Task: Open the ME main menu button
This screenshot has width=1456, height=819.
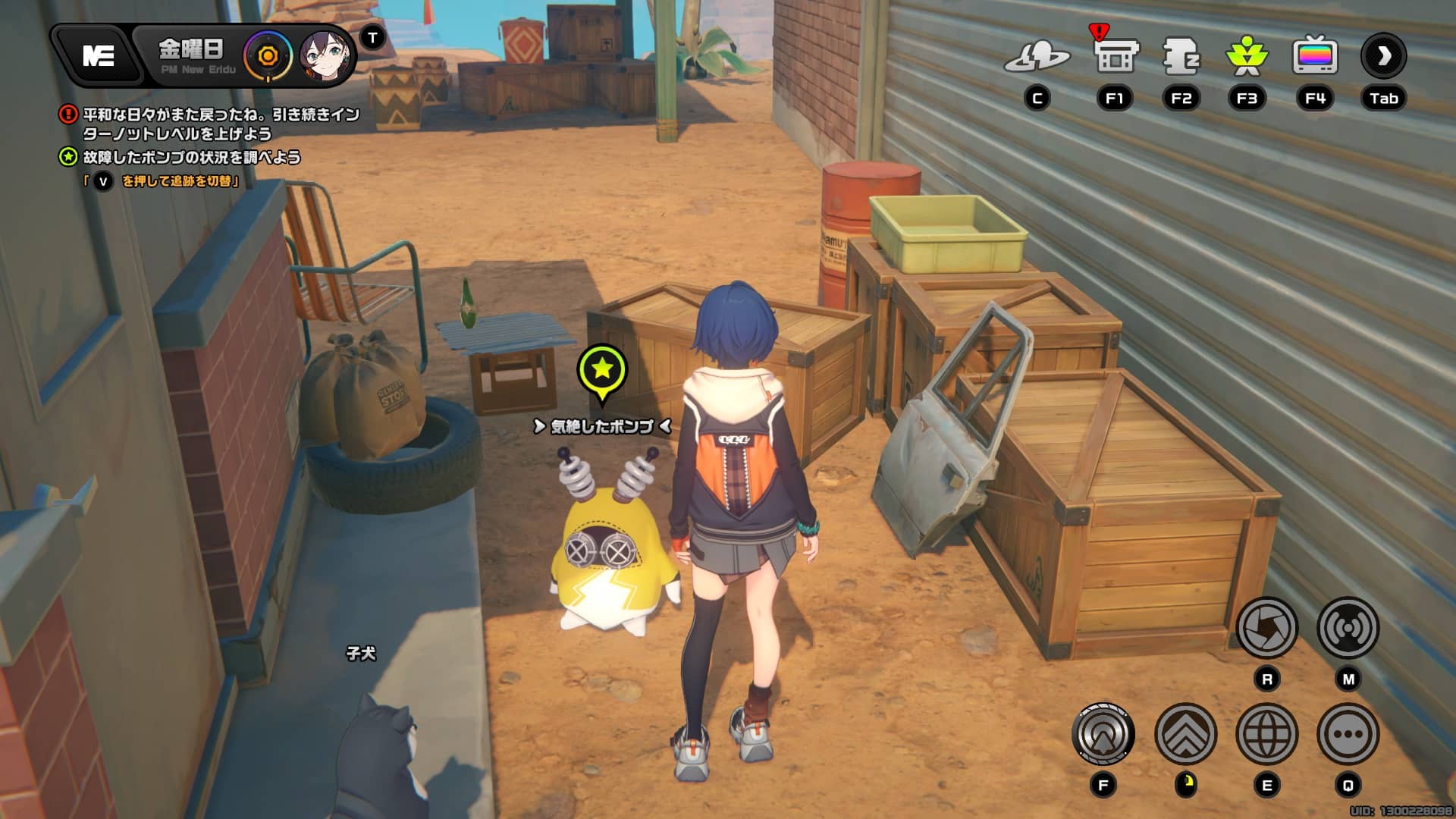Action: (99, 55)
